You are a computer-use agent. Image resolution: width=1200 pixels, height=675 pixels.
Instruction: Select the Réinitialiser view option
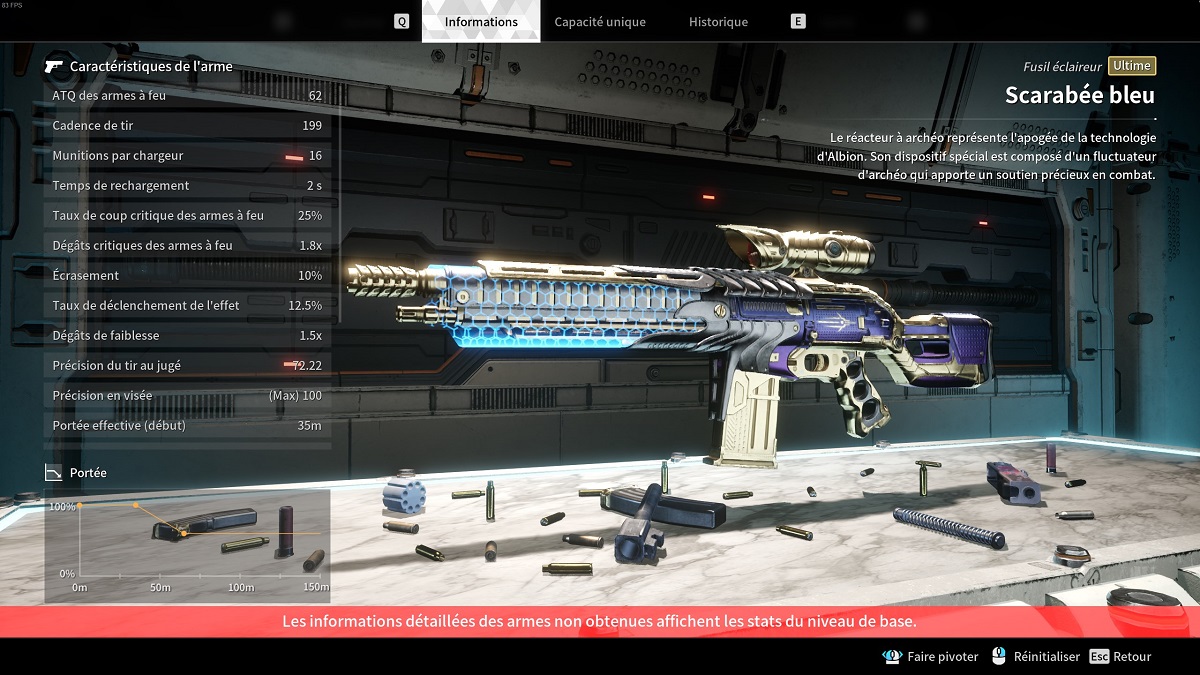[x=1036, y=657]
